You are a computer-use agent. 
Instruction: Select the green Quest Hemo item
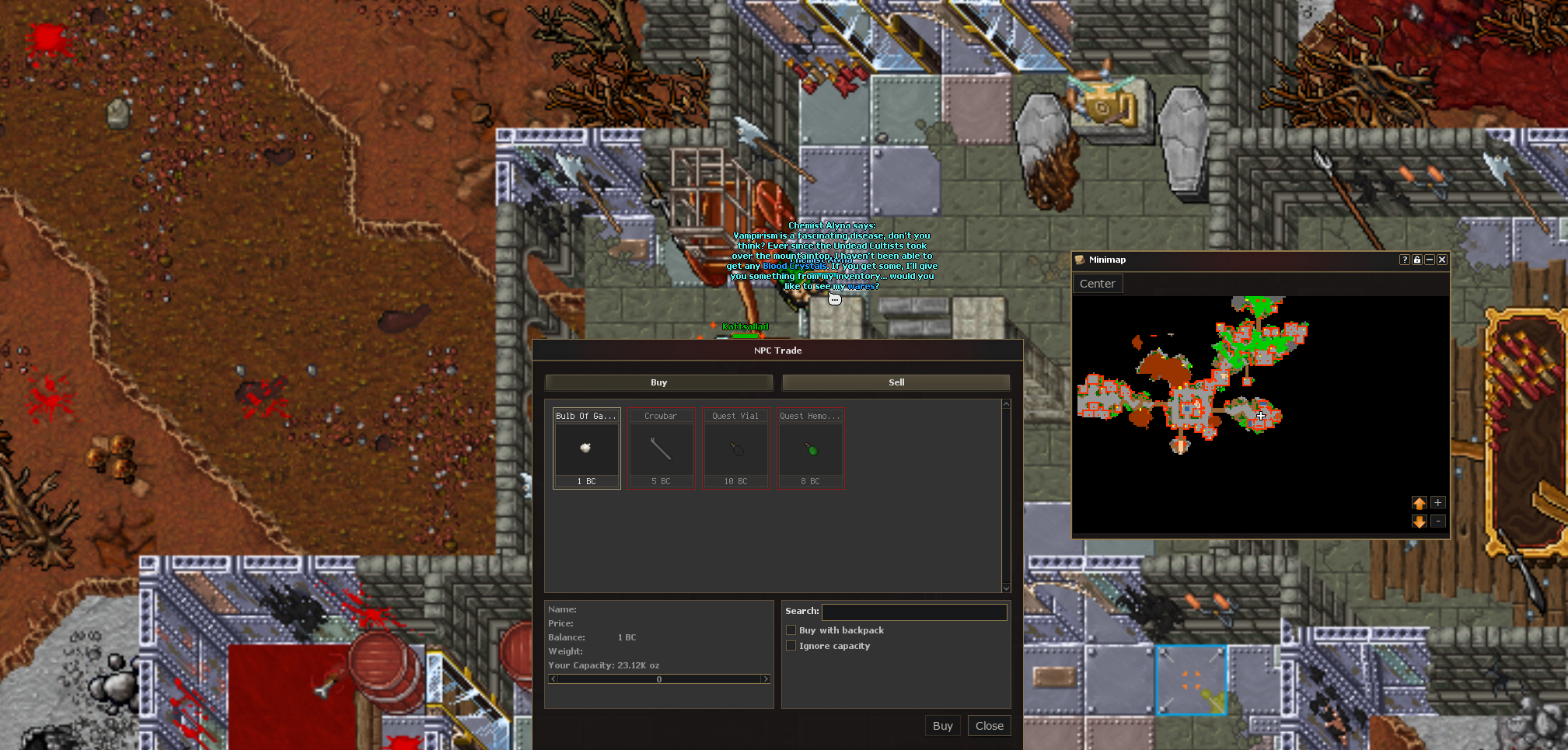click(811, 448)
